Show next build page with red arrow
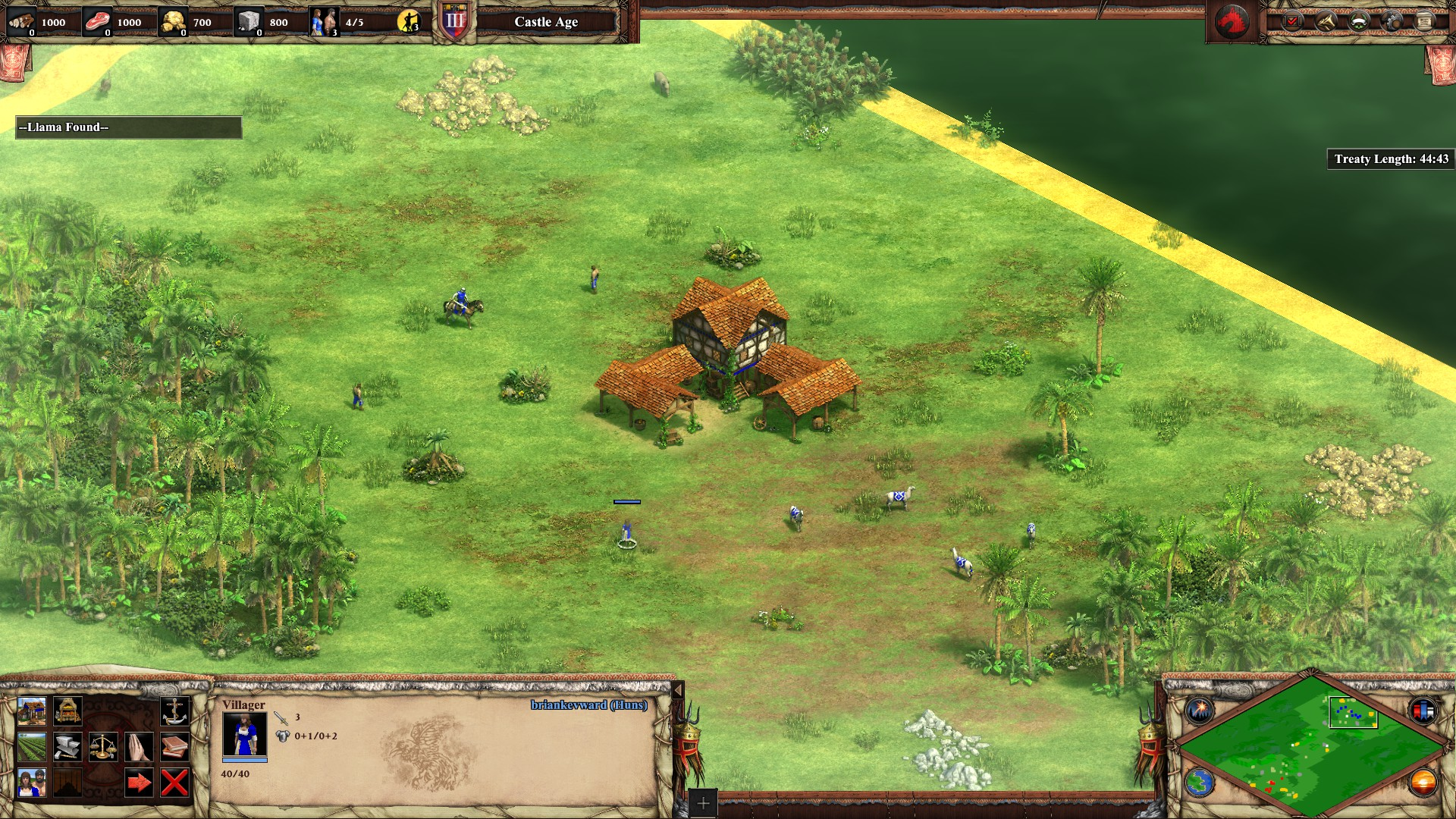Image resolution: width=1456 pixels, height=819 pixels. [139, 783]
